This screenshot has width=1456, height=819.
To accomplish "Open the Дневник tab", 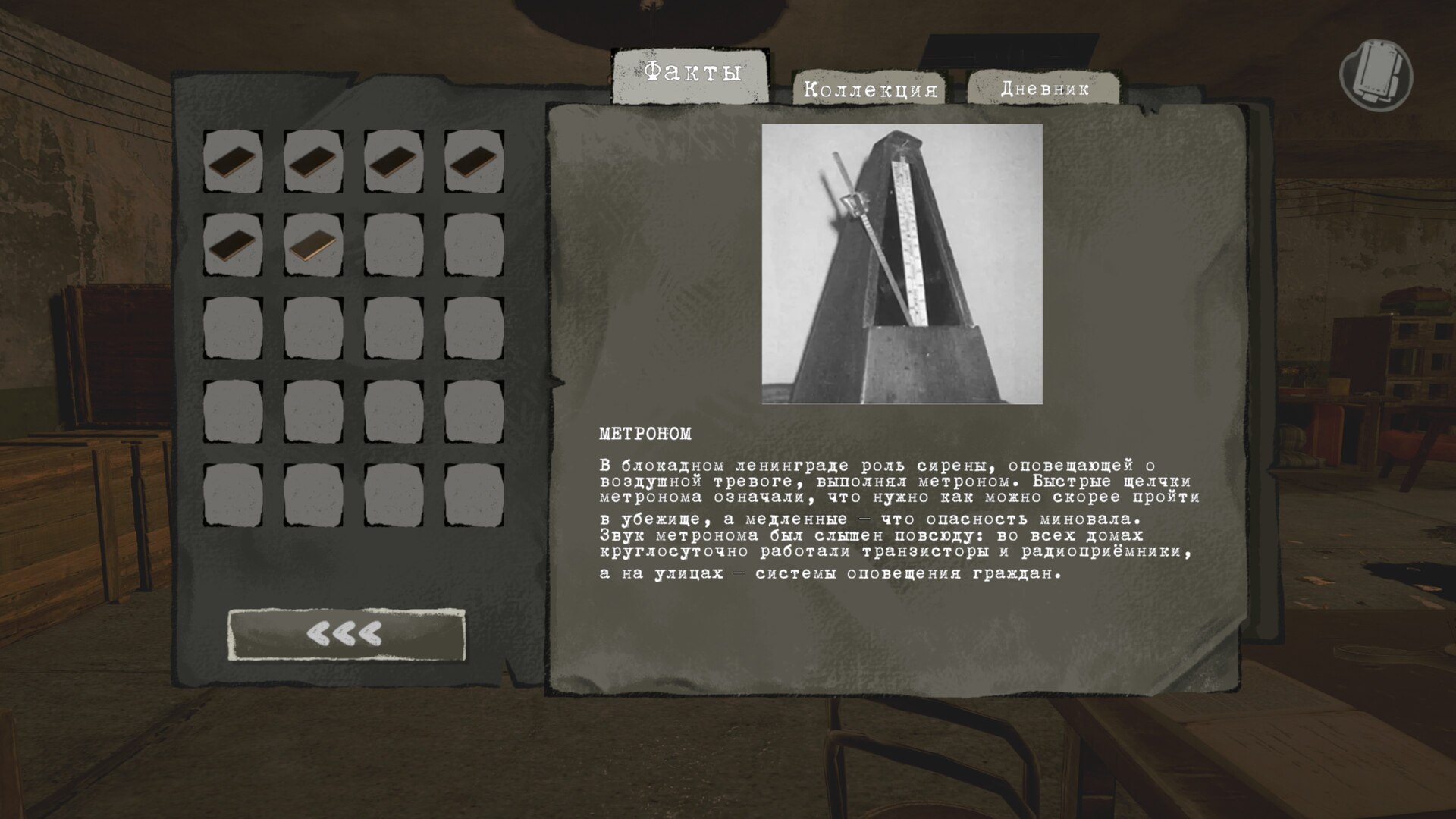I will [x=1043, y=88].
